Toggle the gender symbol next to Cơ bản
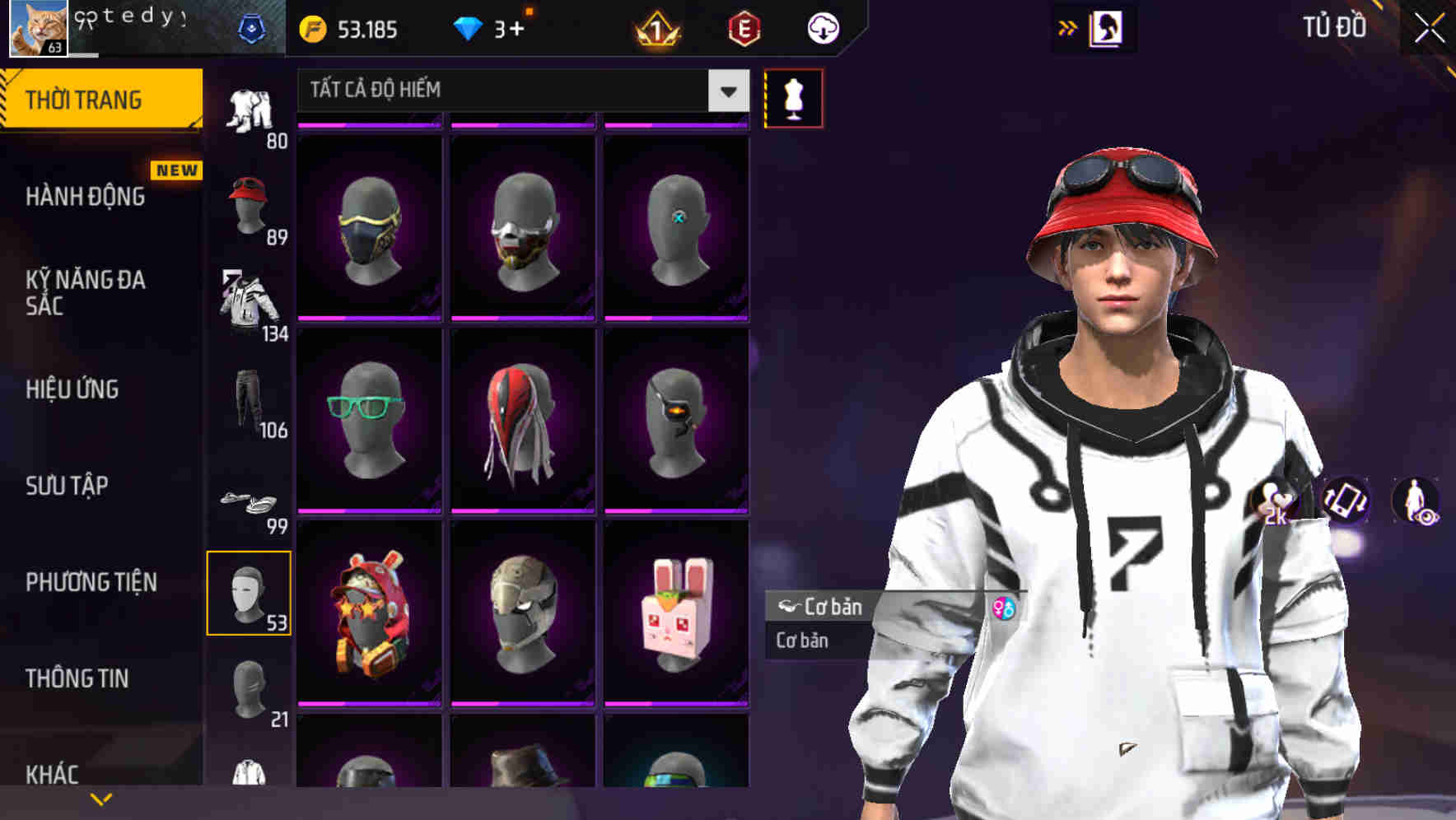Screen dimensions: 1456x820 [x=1003, y=608]
